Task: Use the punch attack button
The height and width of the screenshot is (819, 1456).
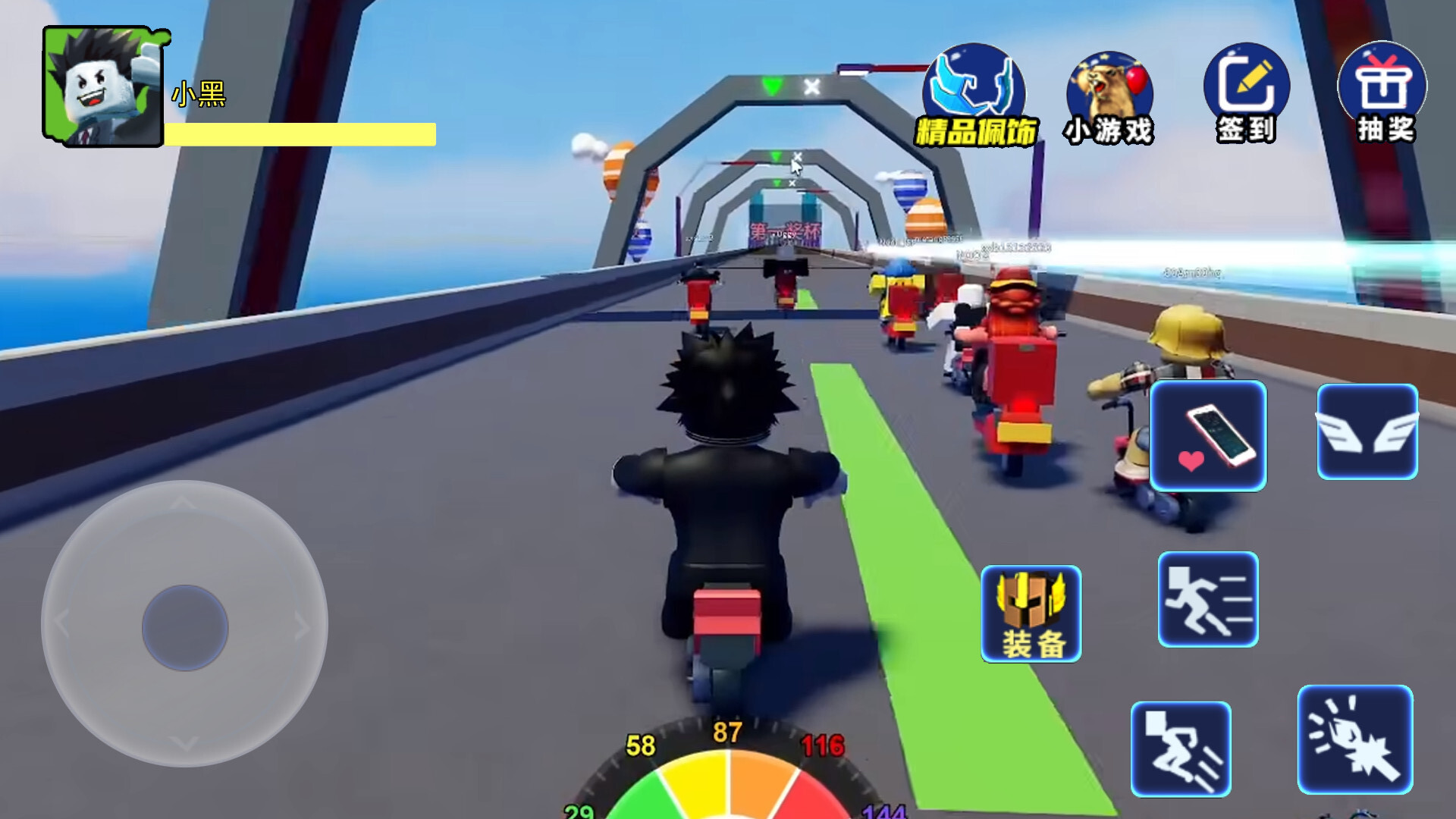Action: click(1355, 740)
